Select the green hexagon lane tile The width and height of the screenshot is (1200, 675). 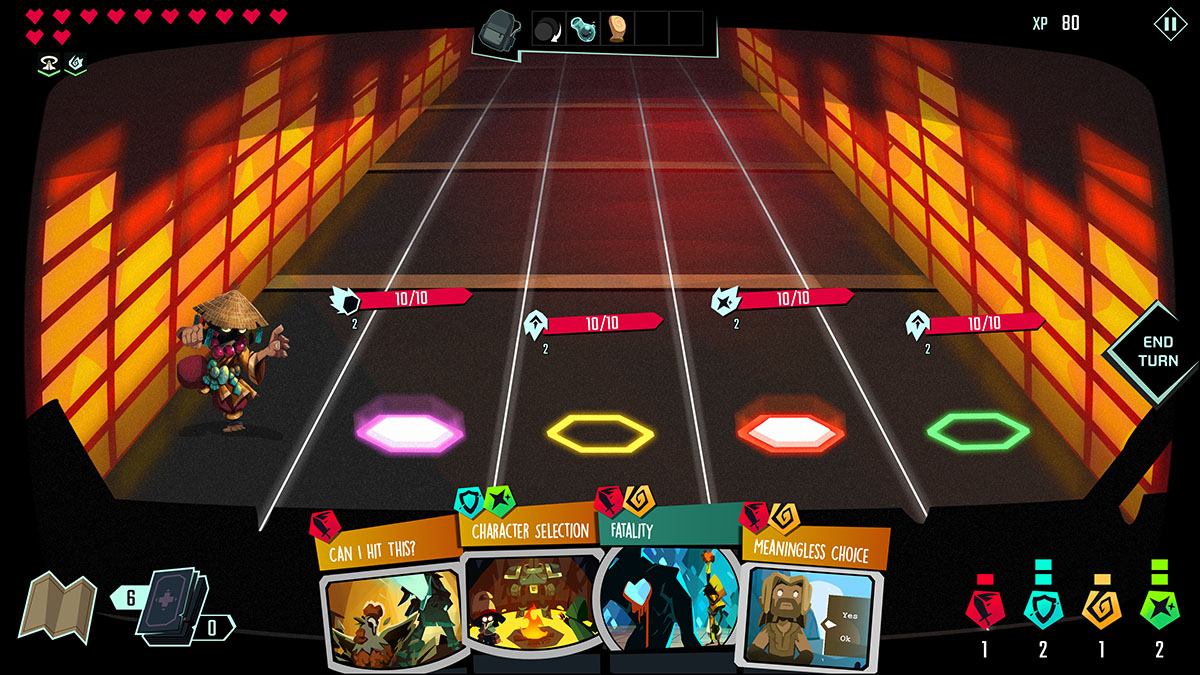tap(977, 431)
